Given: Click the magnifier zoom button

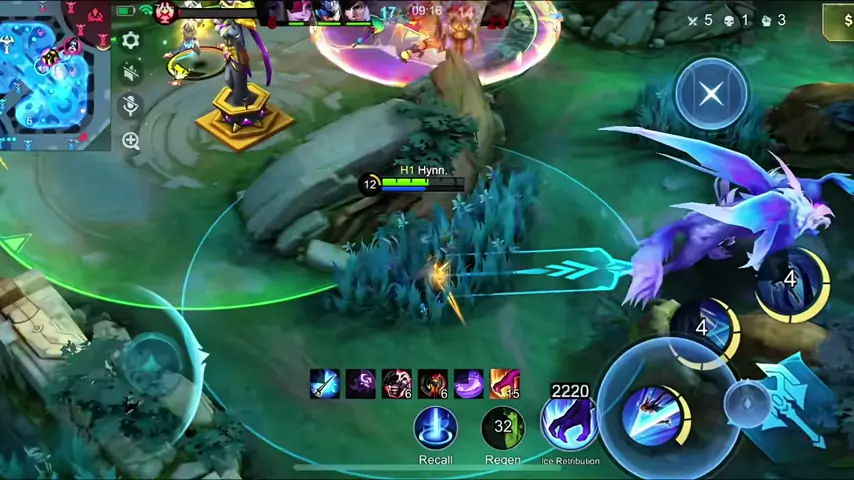Looking at the screenshot, I should 131,141.
